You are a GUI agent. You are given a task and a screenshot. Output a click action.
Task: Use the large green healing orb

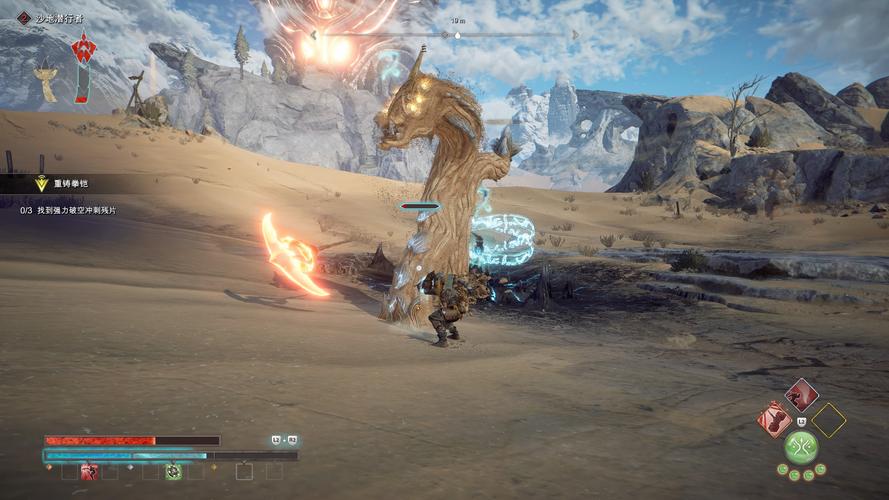[801, 446]
